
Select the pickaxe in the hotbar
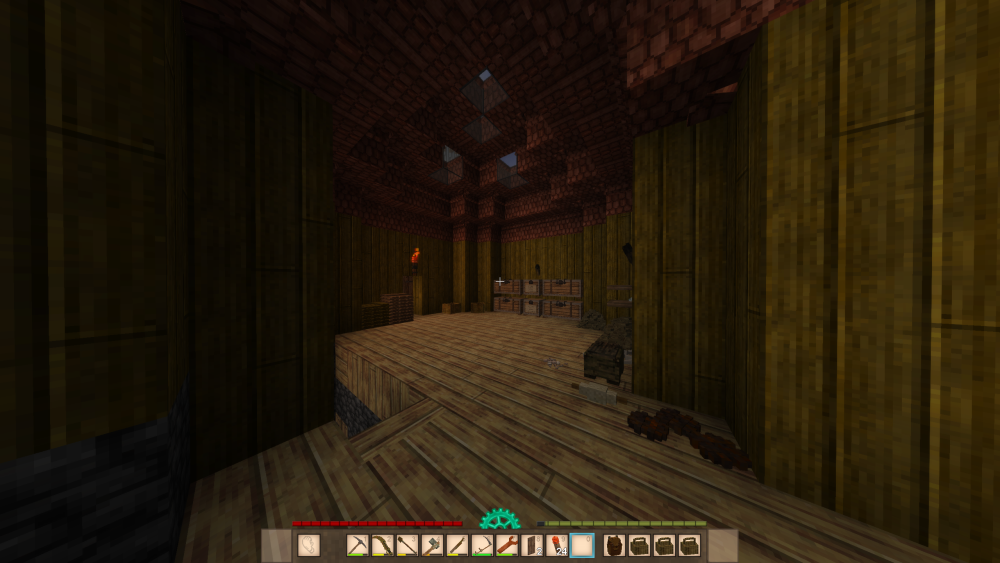click(358, 546)
